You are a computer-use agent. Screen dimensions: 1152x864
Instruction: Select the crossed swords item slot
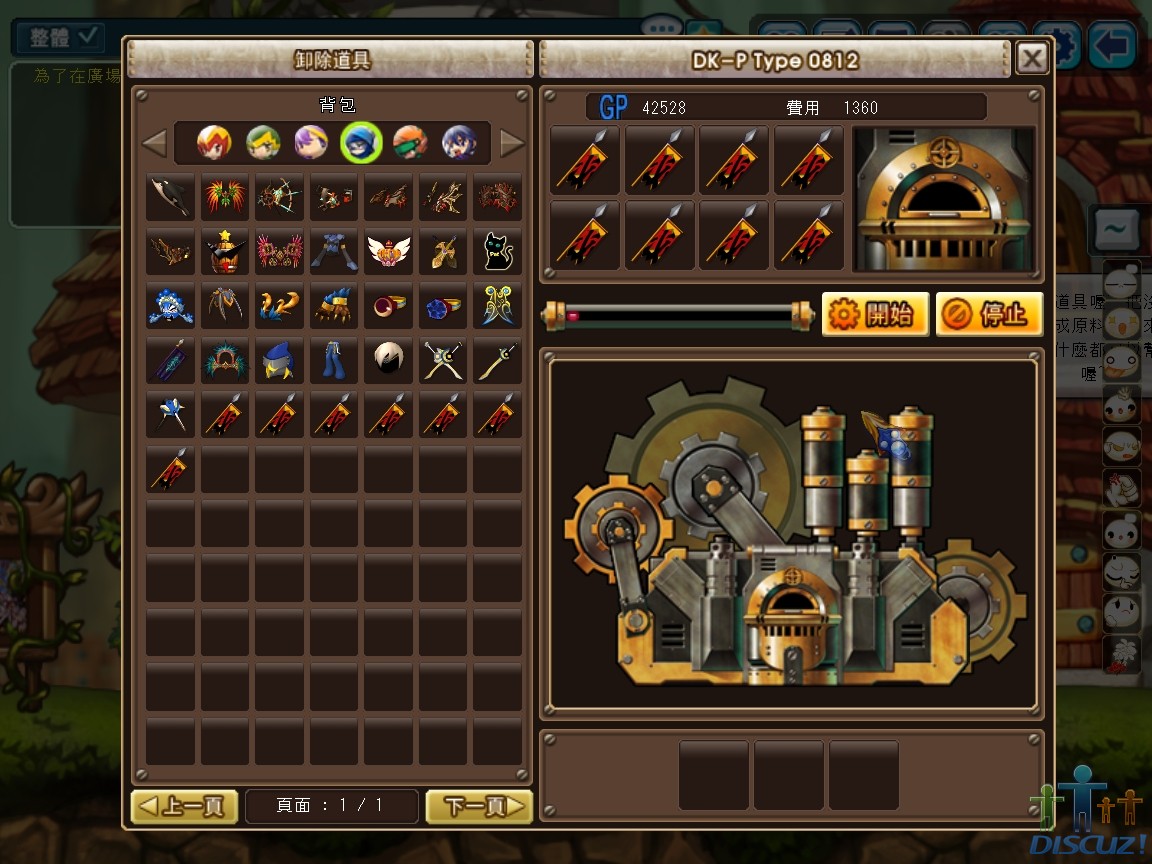(x=443, y=359)
